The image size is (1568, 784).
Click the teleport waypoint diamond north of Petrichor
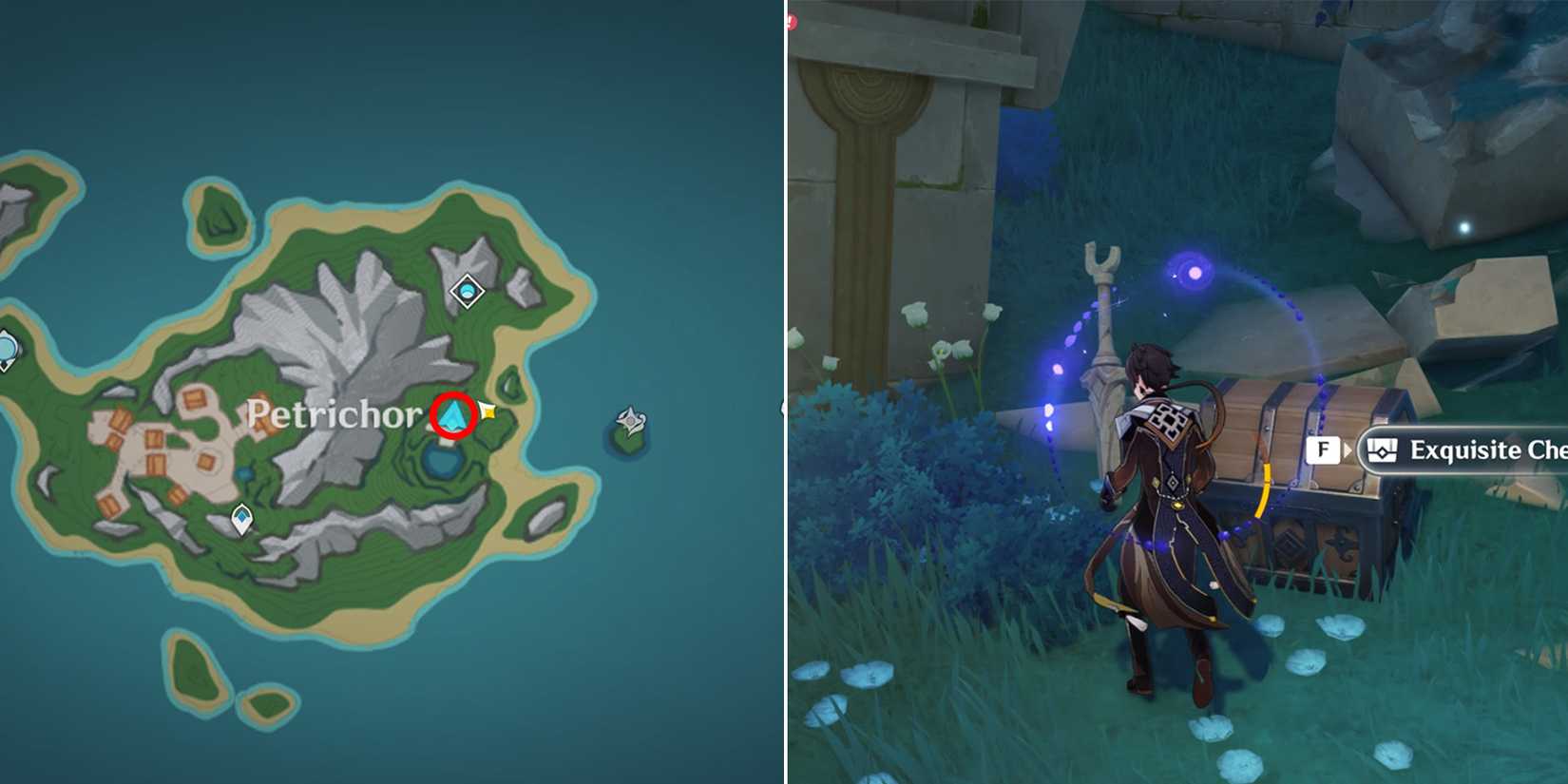[467, 289]
